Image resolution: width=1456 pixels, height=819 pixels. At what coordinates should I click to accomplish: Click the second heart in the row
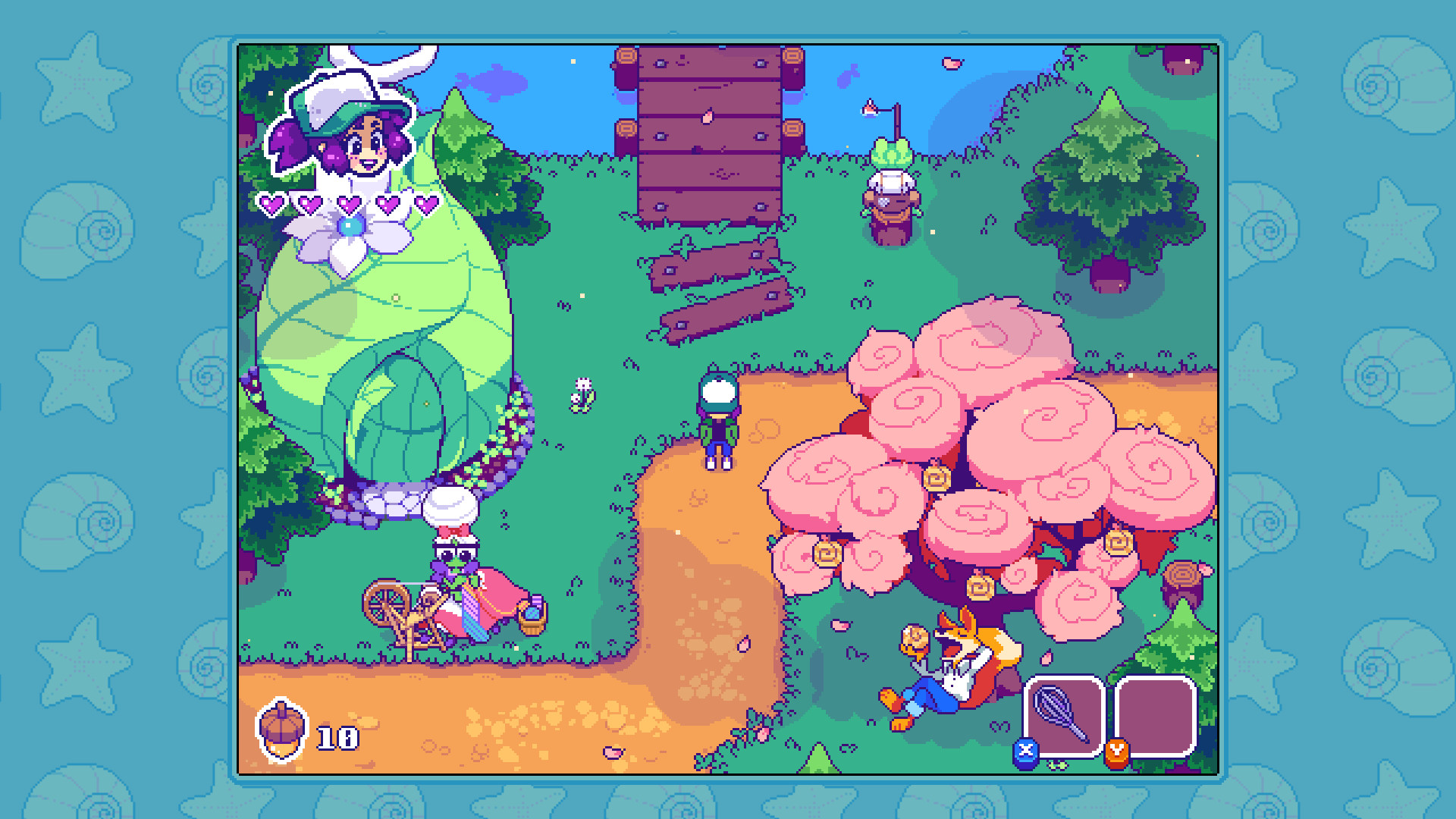pos(310,205)
